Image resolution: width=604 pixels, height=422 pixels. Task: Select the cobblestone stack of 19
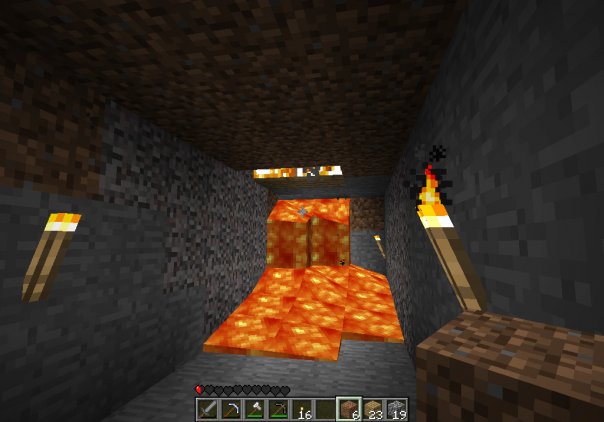394,409
